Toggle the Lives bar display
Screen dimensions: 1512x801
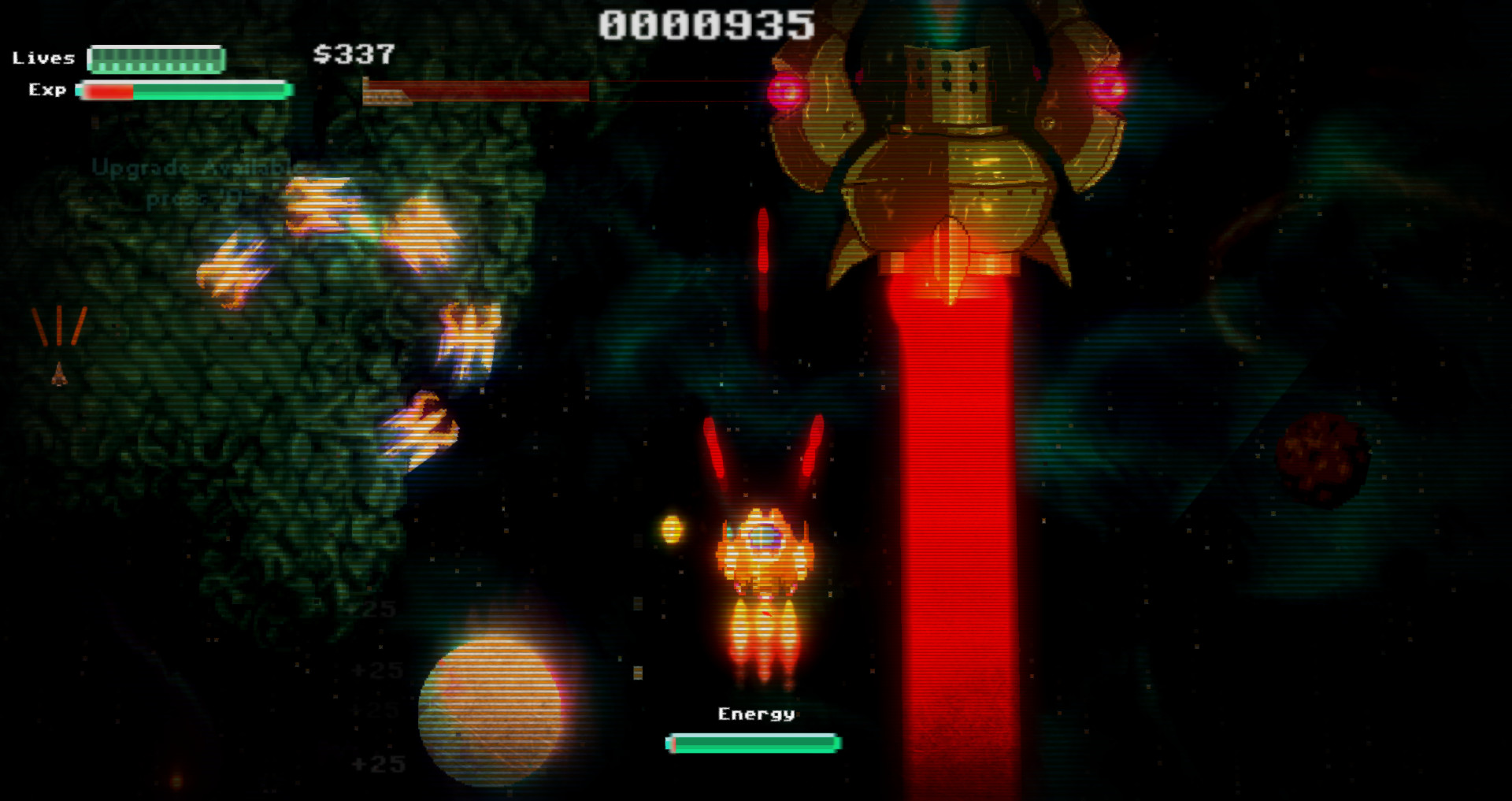[156, 59]
